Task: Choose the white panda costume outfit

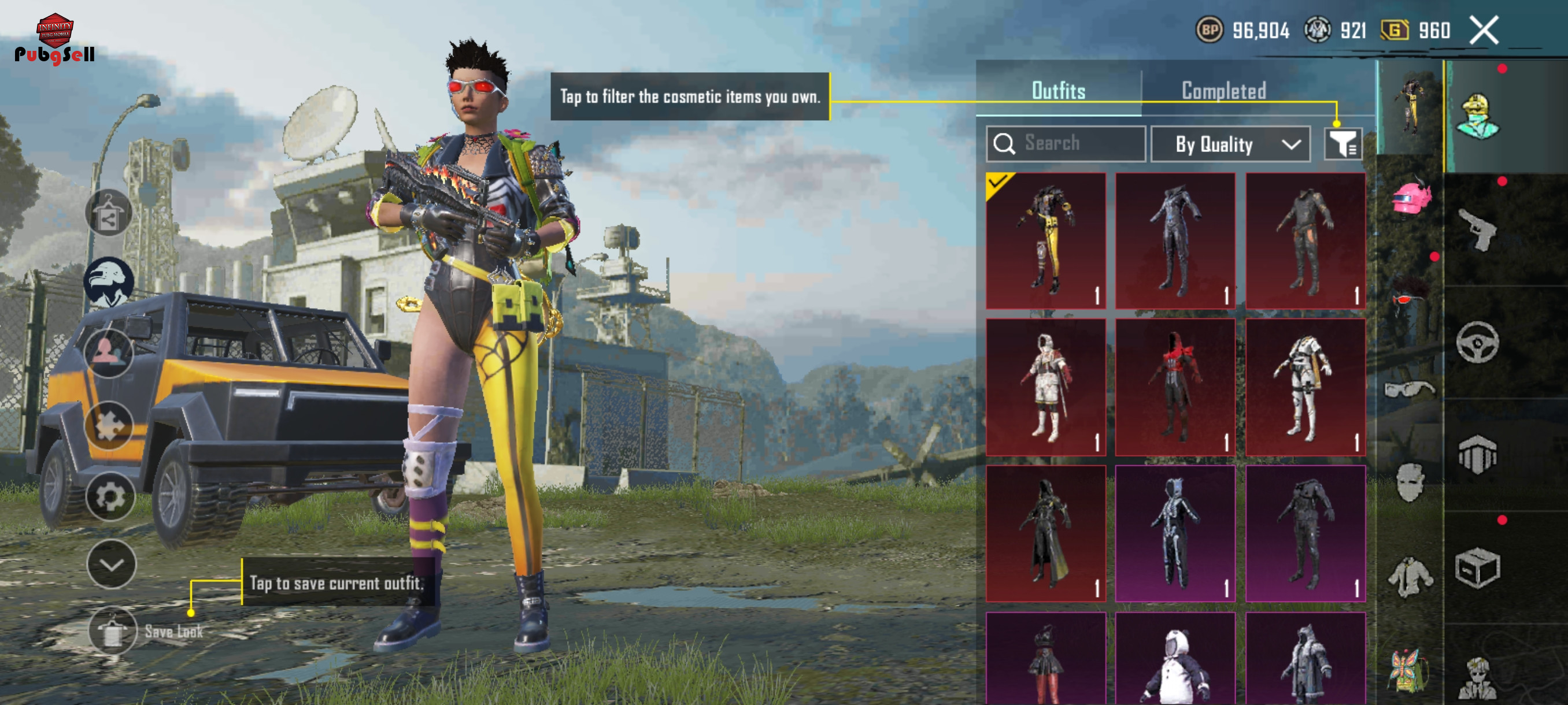Action: [x=1175, y=660]
